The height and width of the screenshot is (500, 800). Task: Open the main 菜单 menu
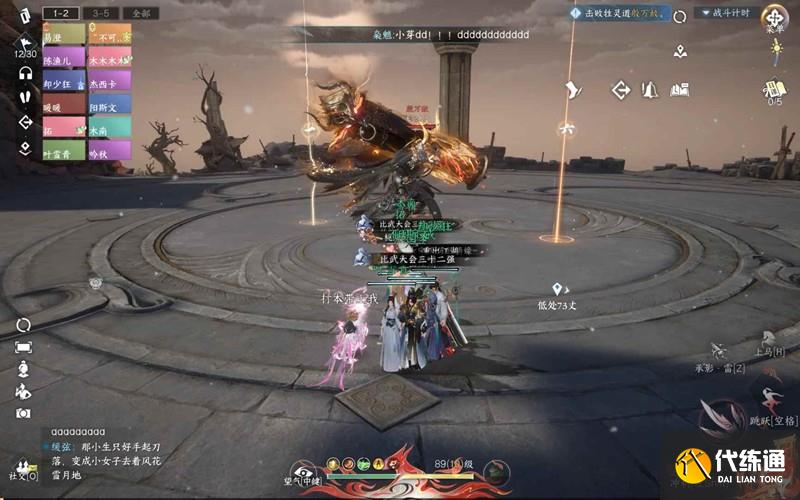774,17
